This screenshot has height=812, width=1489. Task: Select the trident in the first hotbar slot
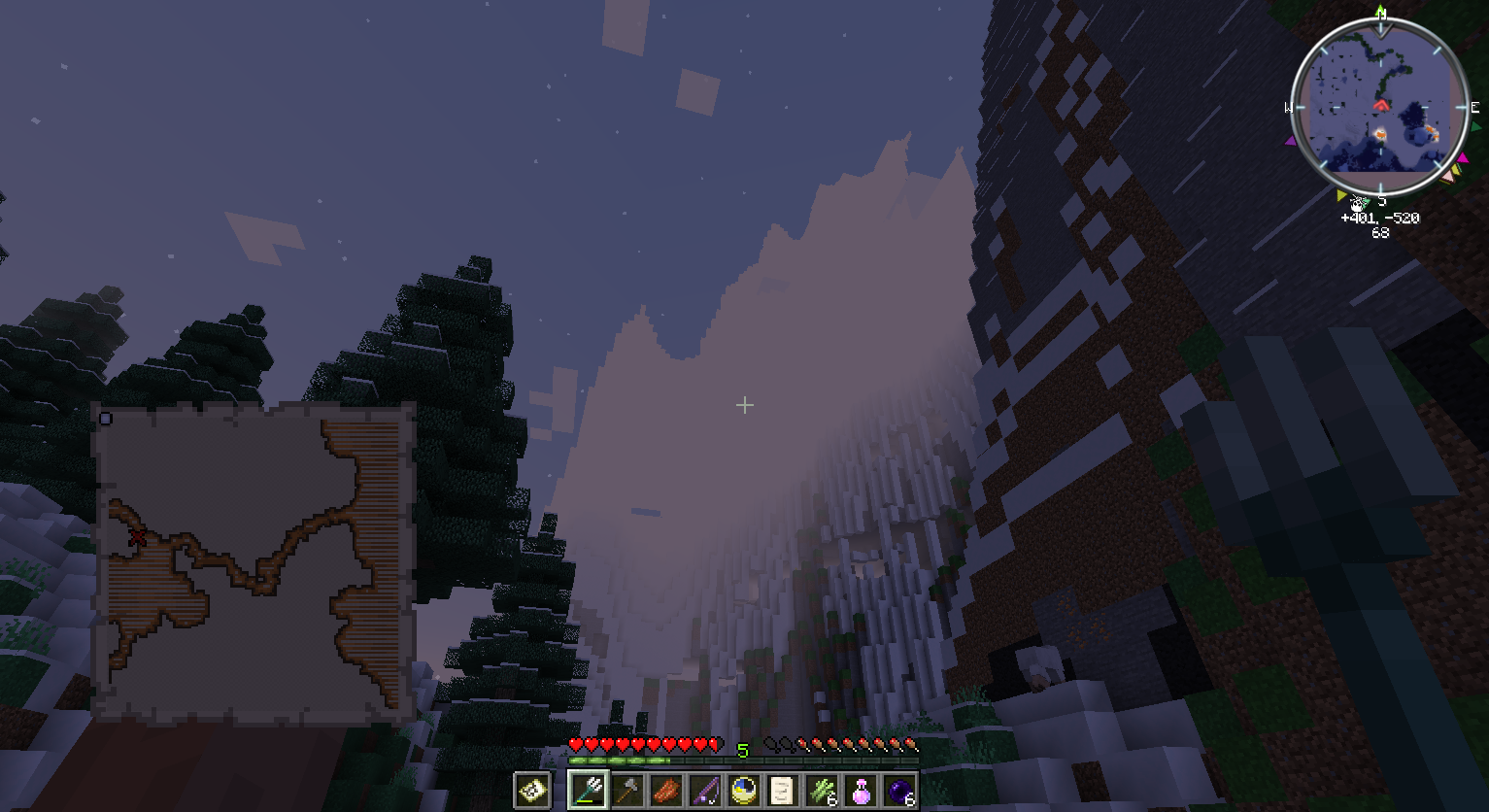589,791
